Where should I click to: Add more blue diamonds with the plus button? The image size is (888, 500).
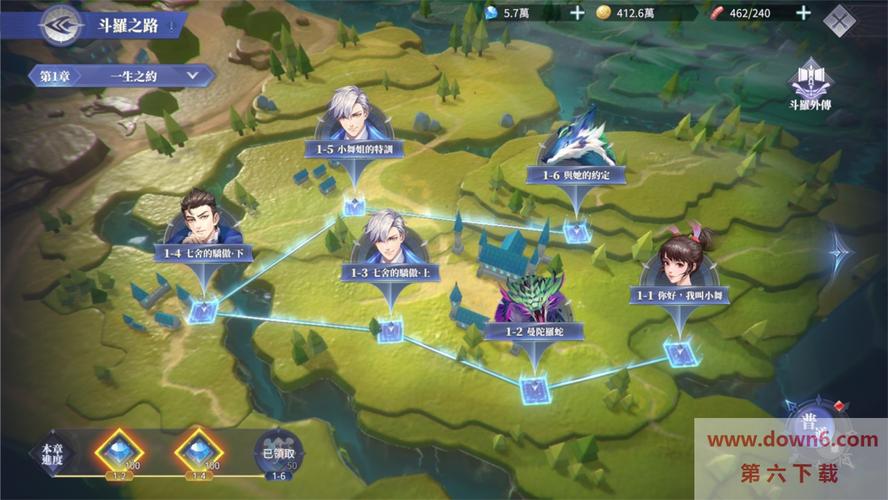[x=577, y=13]
